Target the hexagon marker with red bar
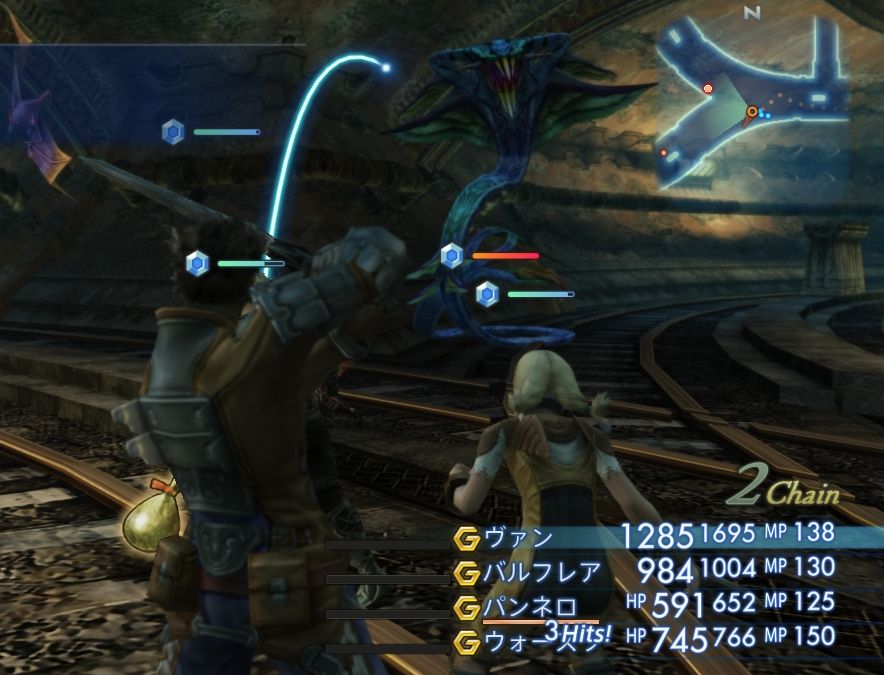Screen dimensions: 884x675 pos(452,256)
